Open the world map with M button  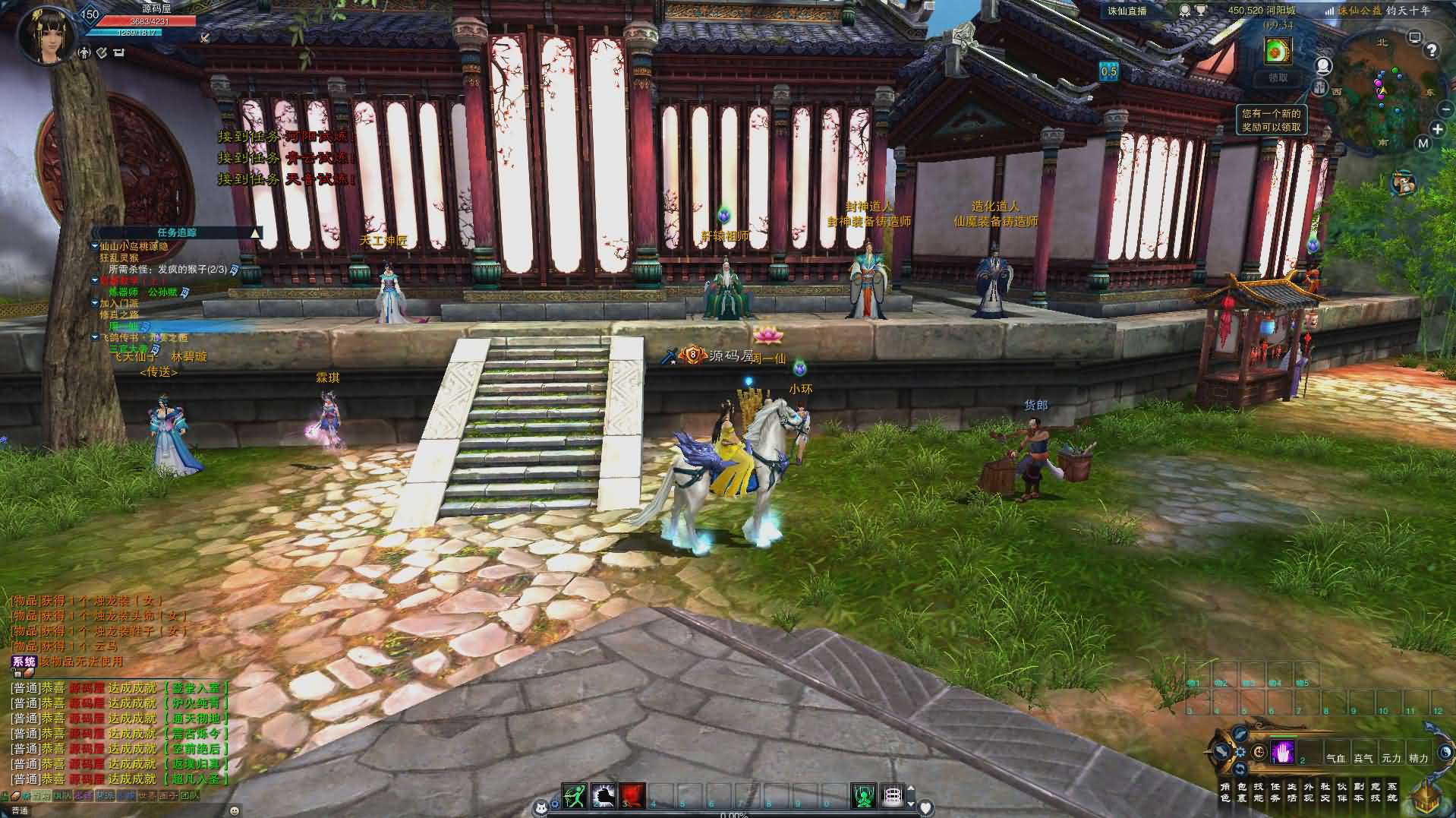pos(1423,143)
